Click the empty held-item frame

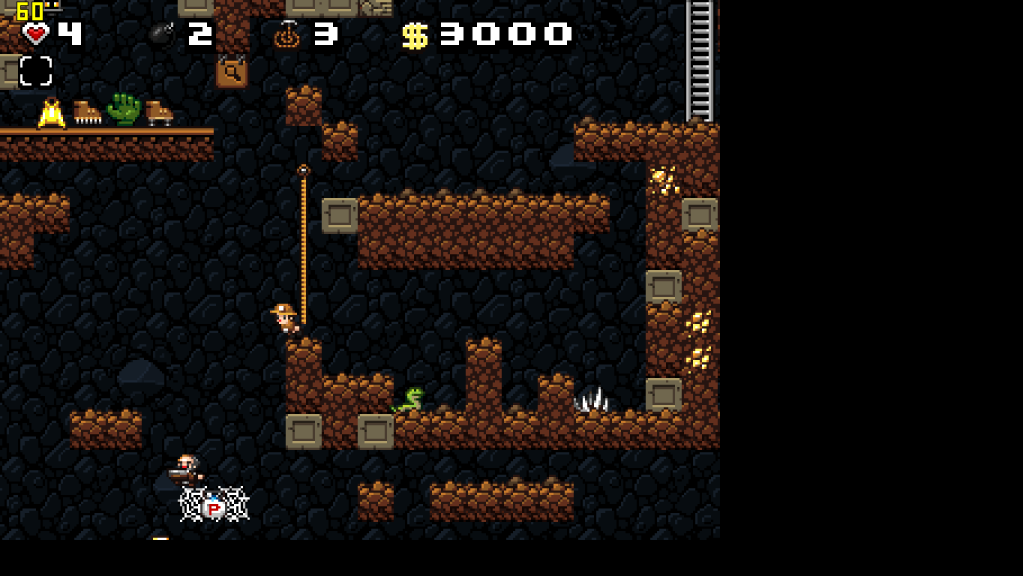tap(36, 71)
